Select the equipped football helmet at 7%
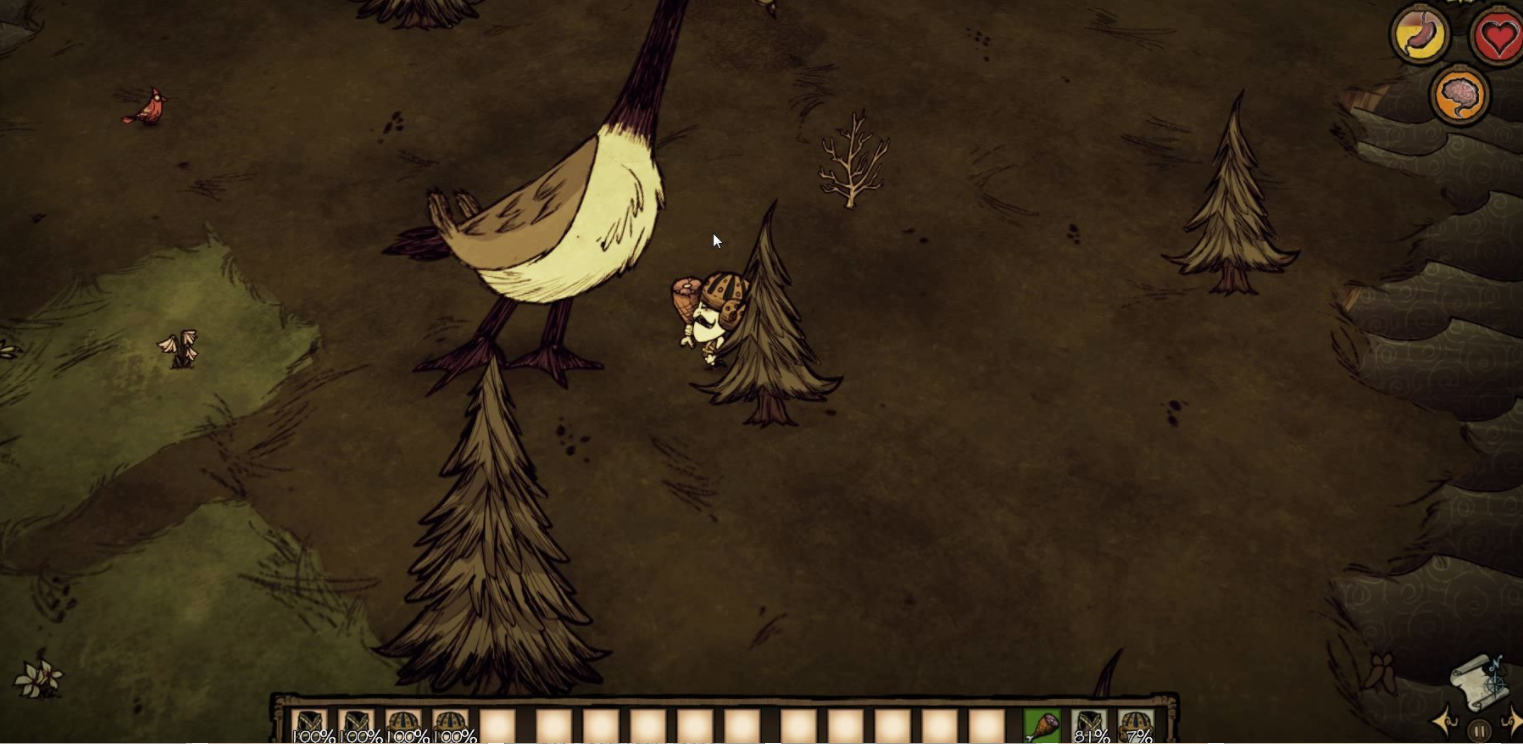This screenshot has height=744, width=1523. click(x=1136, y=727)
